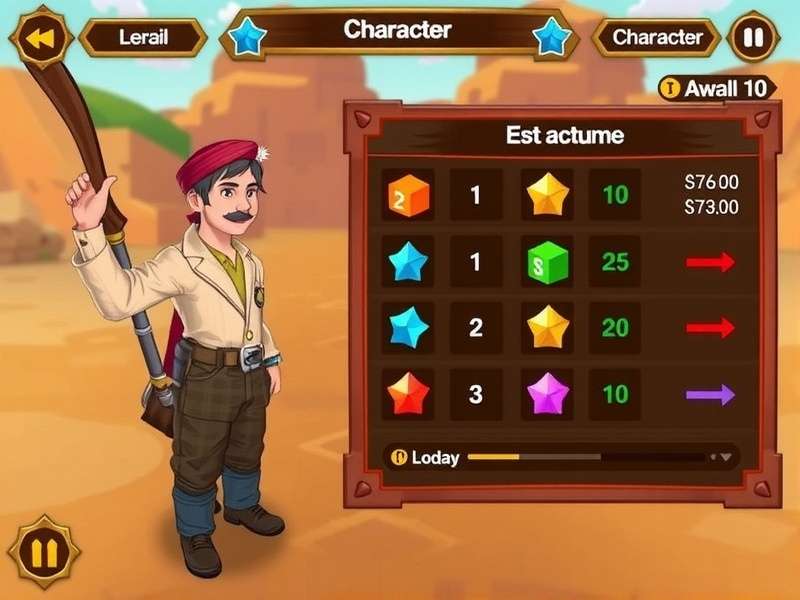Click the double-arrow back button

(x=41, y=39)
